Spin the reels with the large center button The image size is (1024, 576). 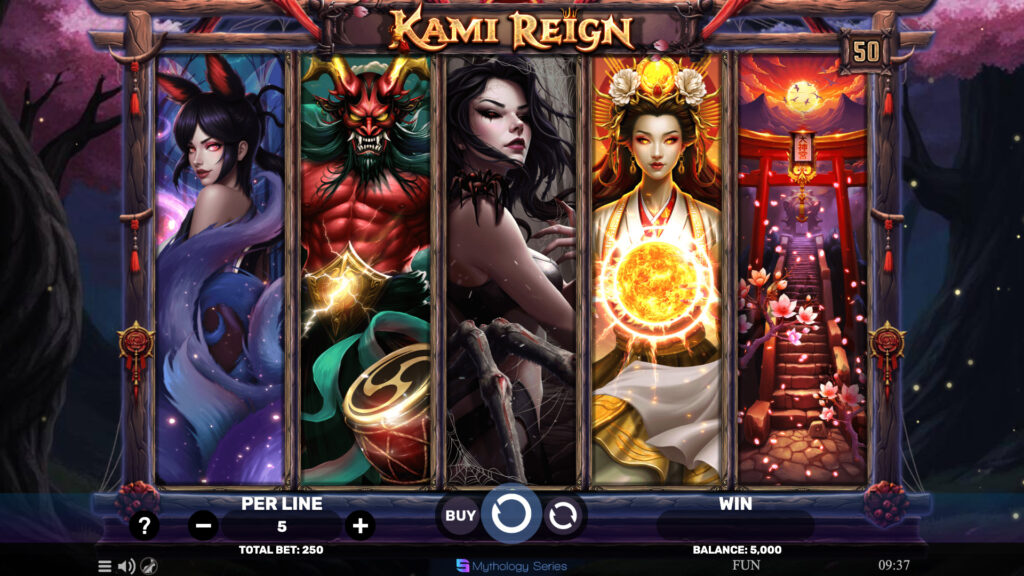511,515
